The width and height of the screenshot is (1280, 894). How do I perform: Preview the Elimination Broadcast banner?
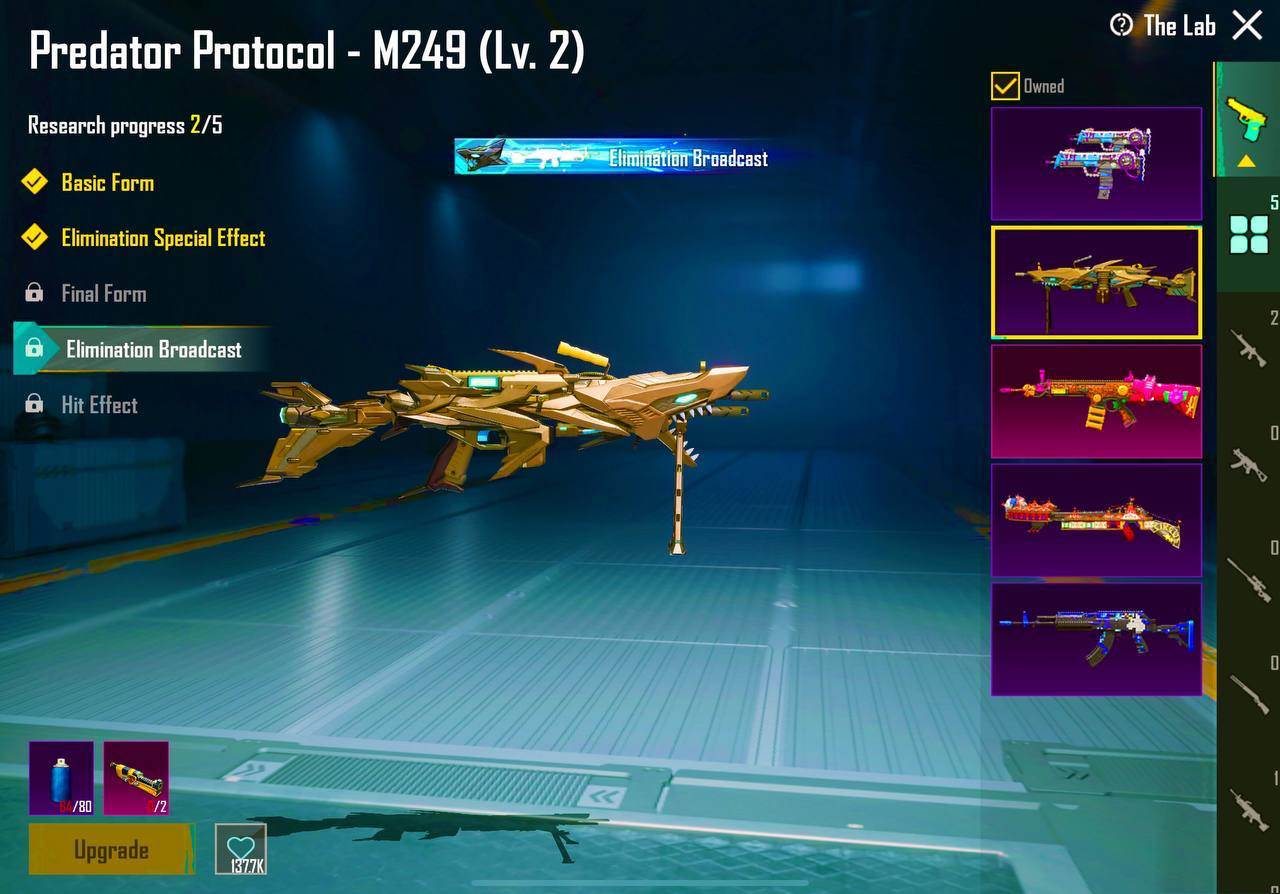pos(612,157)
